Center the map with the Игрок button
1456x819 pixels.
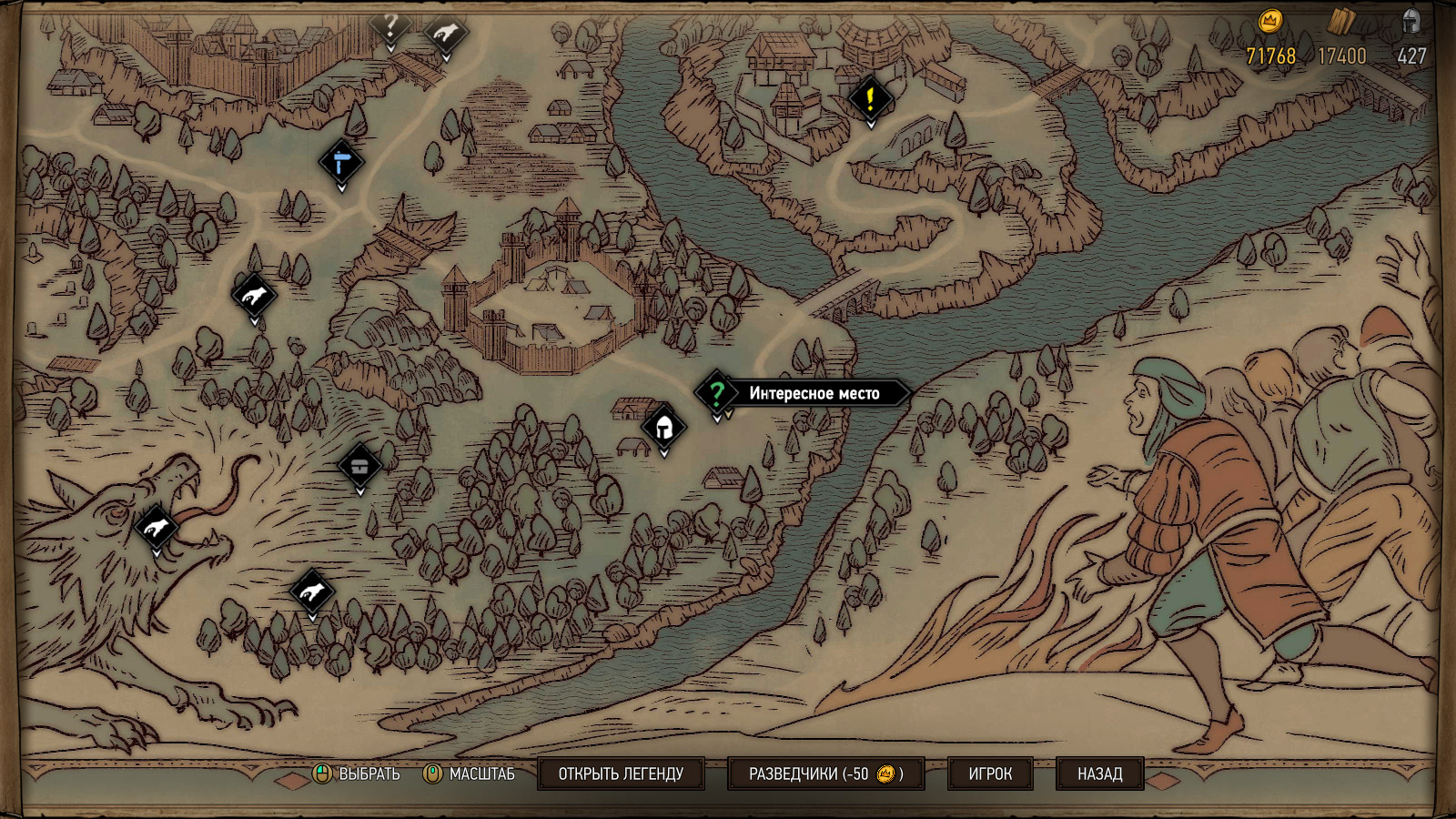click(990, 773)
